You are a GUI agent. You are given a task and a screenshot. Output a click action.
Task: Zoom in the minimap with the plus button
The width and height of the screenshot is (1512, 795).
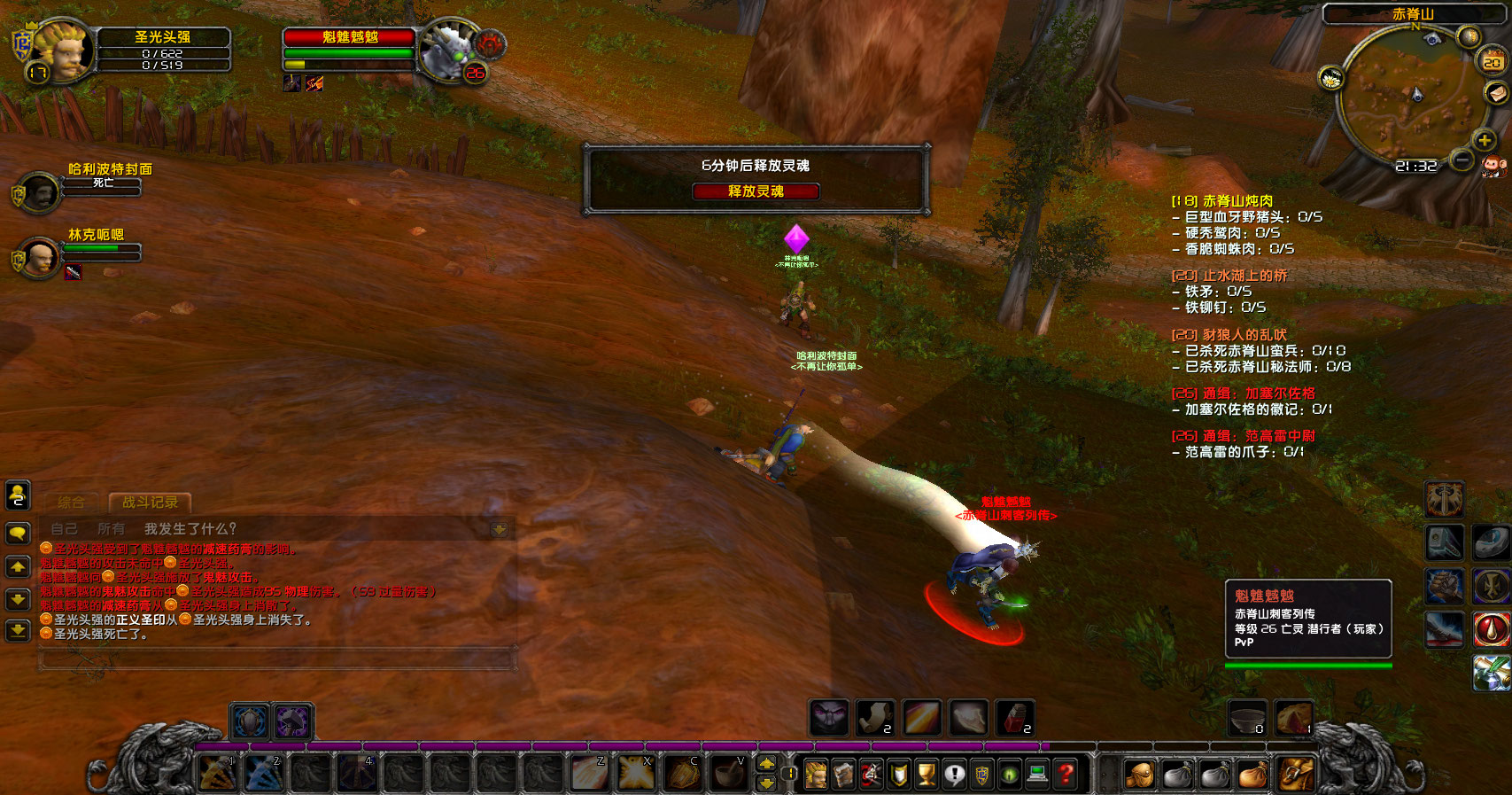pos(1485,140)
